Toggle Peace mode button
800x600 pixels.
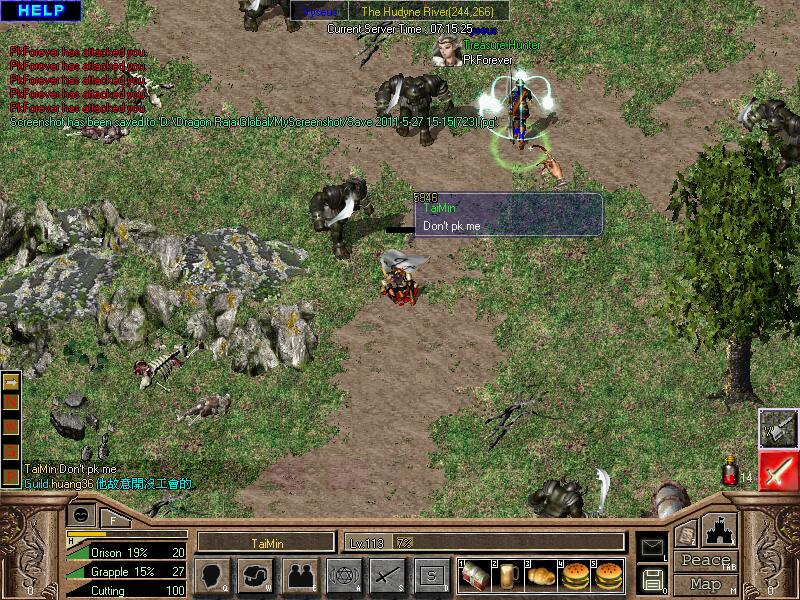coord(706,560)
